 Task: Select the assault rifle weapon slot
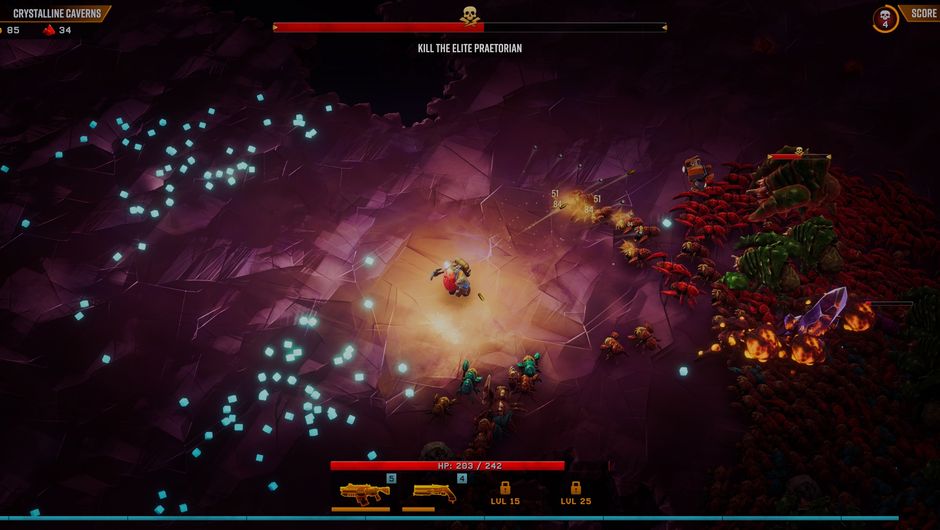click(364, 492)
